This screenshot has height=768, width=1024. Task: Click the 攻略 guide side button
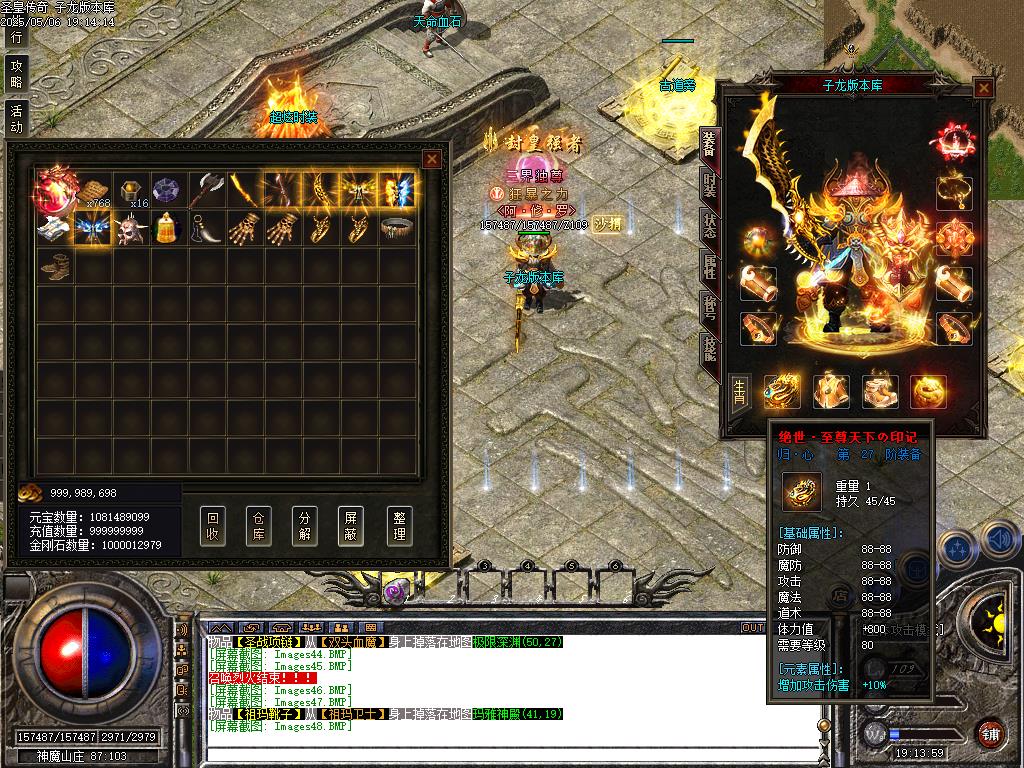(16, 73)
